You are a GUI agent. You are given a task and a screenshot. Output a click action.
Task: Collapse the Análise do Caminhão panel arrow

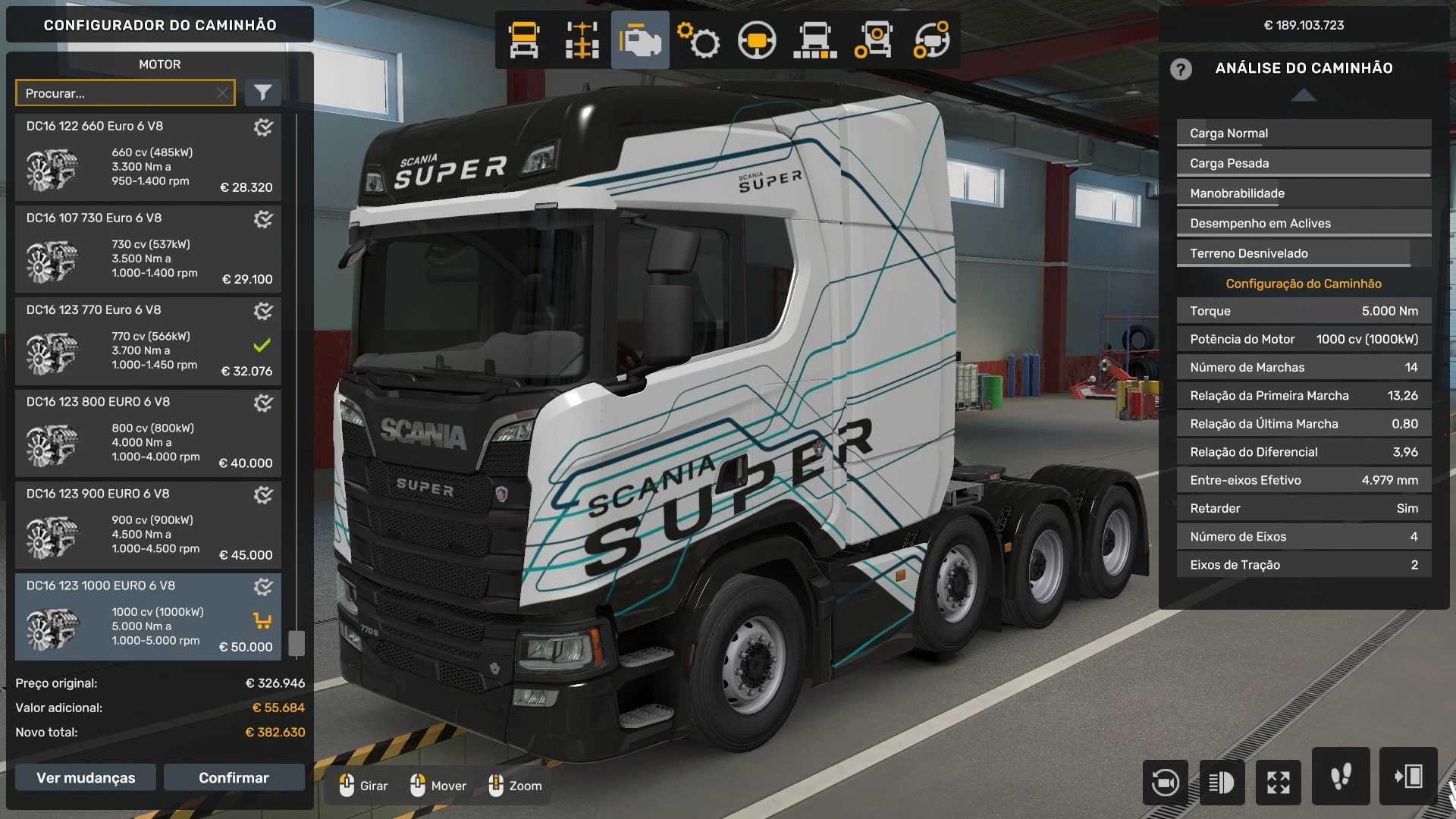[x=1303, y=95]
